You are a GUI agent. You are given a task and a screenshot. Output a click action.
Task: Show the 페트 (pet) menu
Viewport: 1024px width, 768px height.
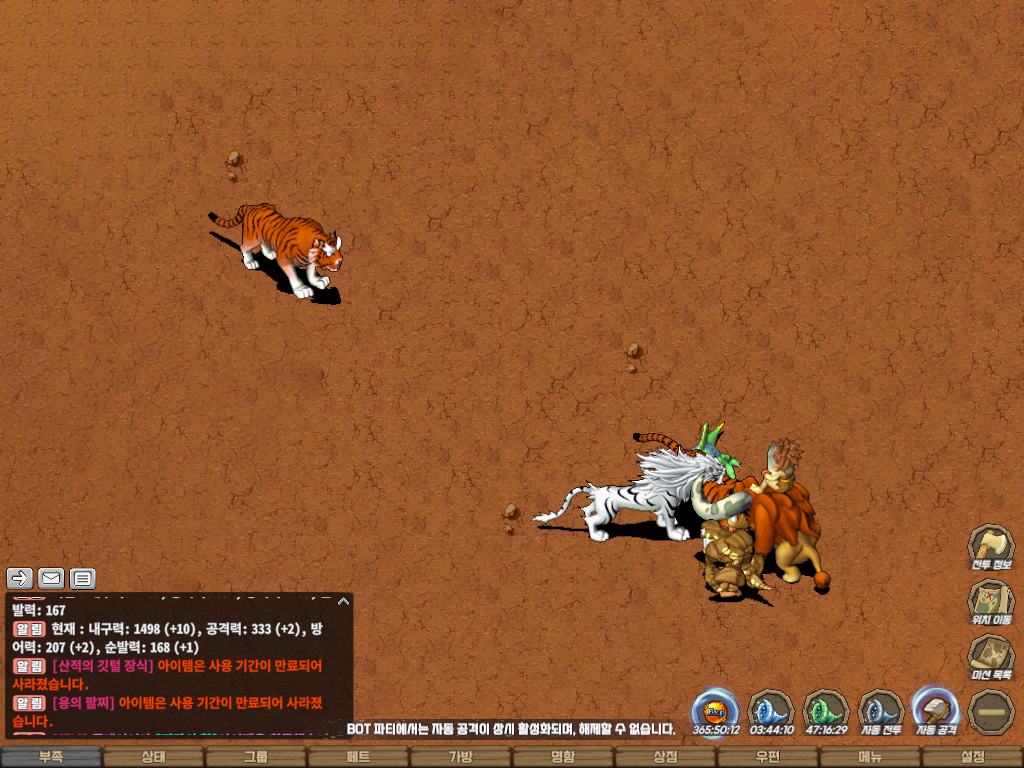[x=358, y=757]
